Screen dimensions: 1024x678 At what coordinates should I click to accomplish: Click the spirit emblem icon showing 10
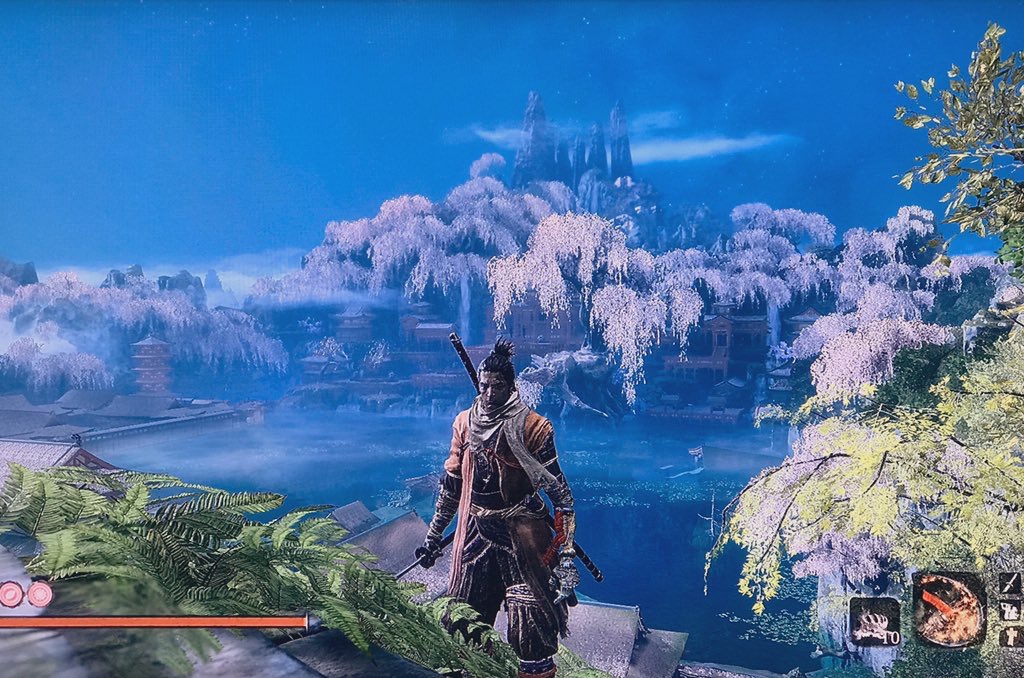[875, 621]
